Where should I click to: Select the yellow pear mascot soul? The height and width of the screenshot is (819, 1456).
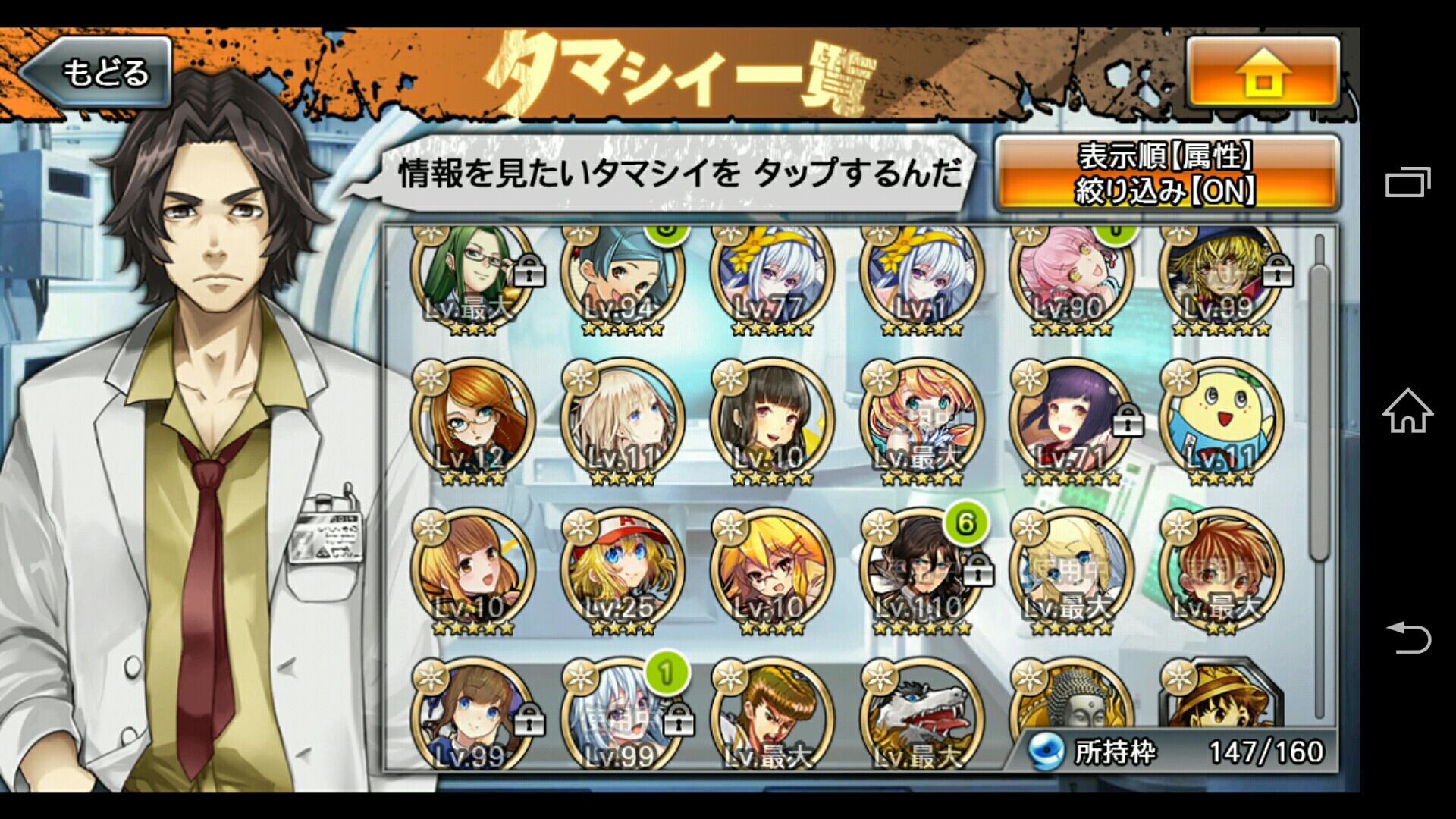[1221, 422]
